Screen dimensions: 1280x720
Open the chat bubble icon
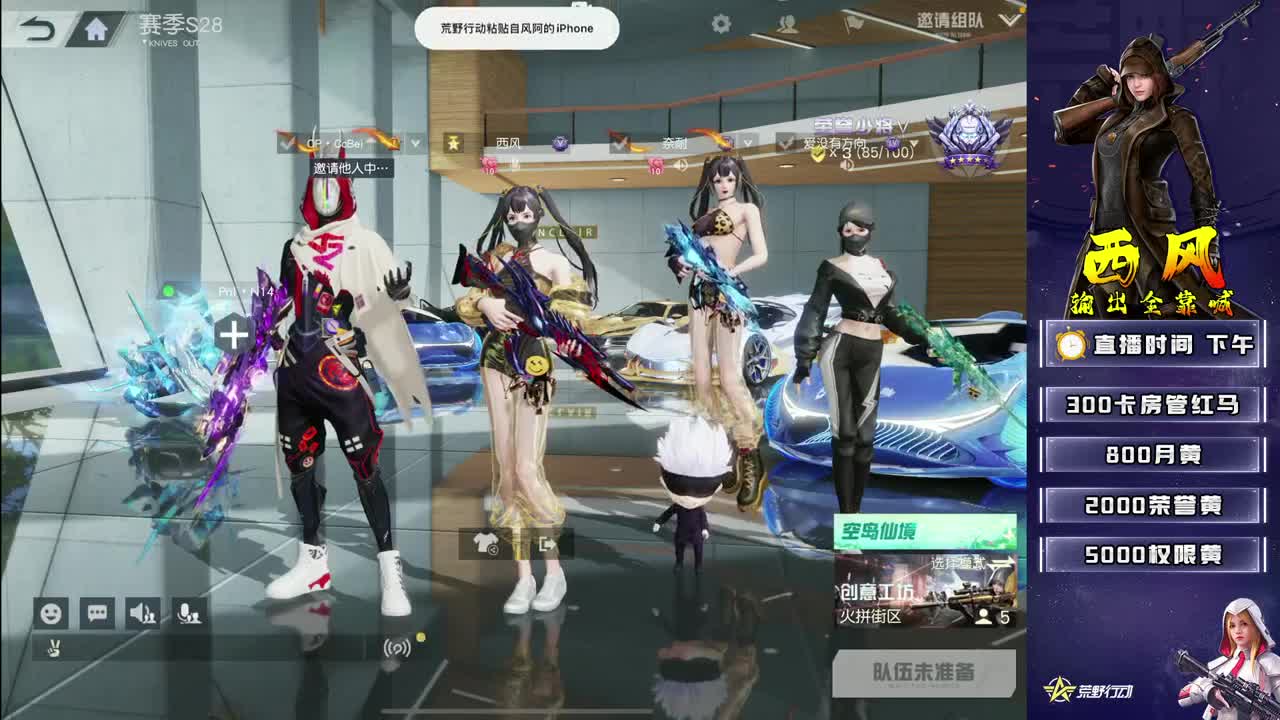(98, 612)
